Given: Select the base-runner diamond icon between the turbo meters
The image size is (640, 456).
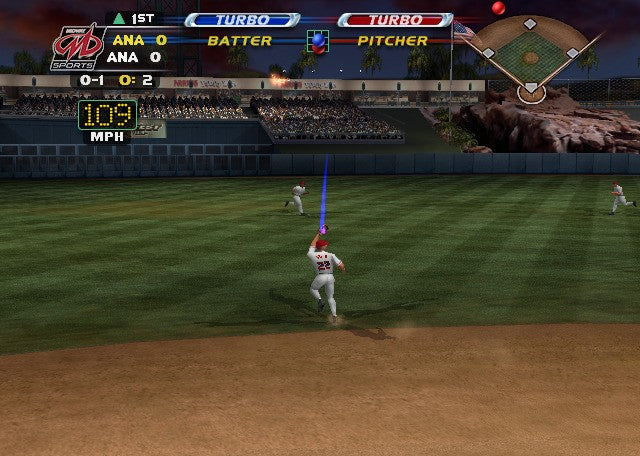Looking at the screenshot, I should [319, 41].
